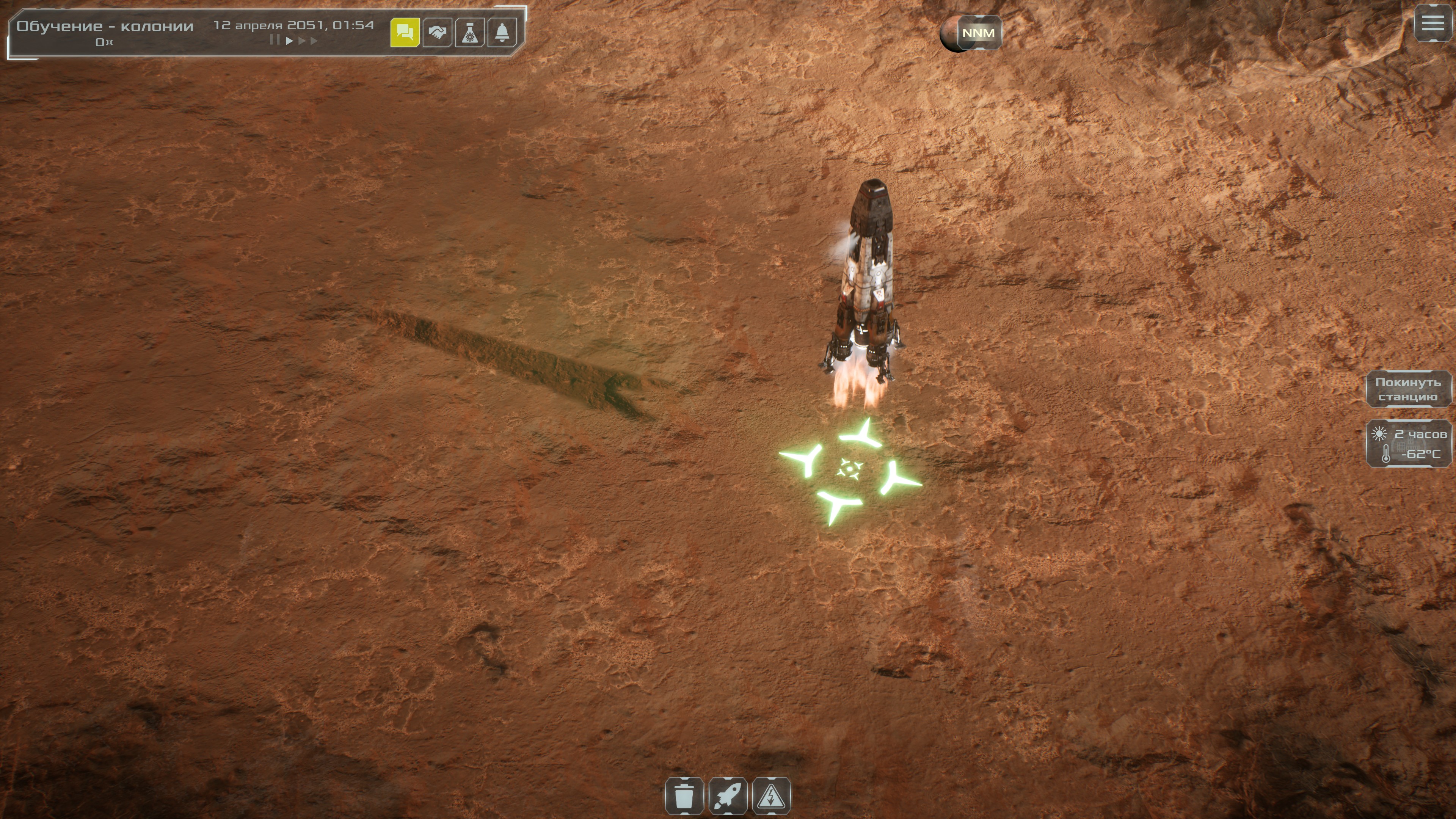This screenshot has width=1456, height=819.
Task: Open the research flask panel
Action: pos(469,33)
